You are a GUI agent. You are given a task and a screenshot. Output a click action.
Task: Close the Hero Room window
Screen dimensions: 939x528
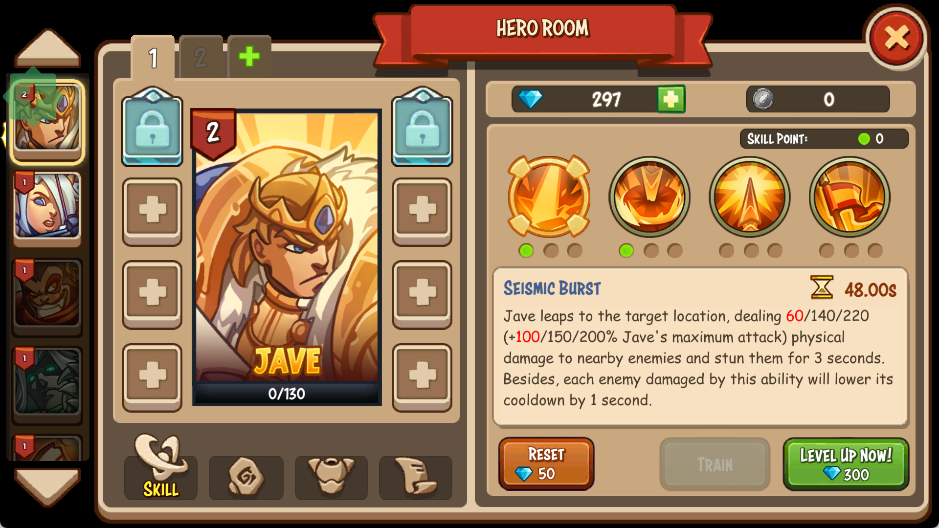coord(896,39)
